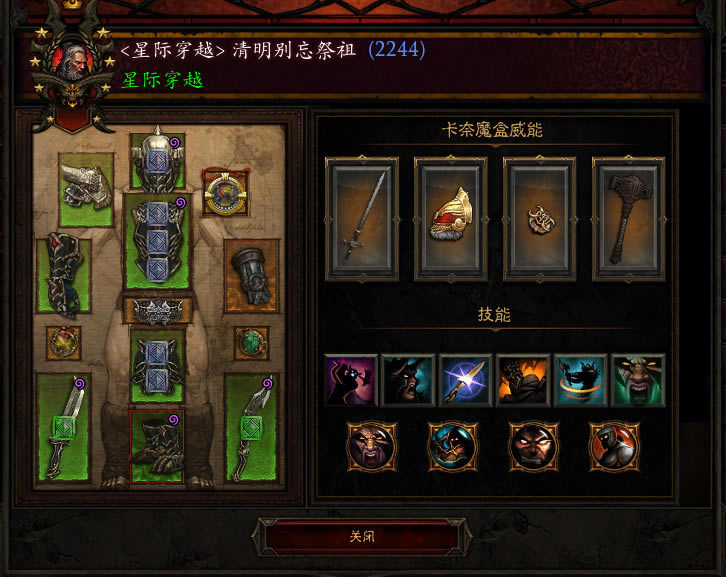Inspect the dark gauntlet gloves slot
Viewport: 726px width, 577px height.
pyautogui.click(x=251, y=274)
